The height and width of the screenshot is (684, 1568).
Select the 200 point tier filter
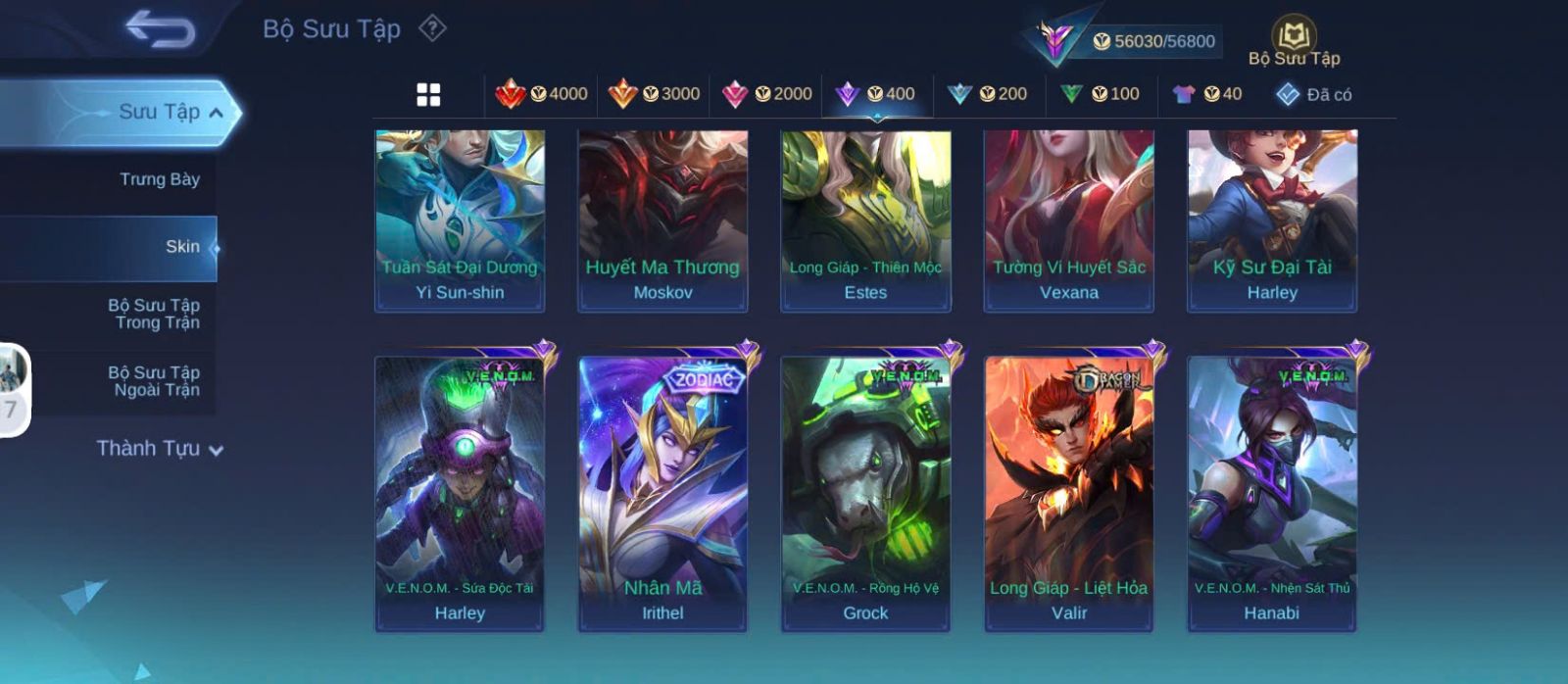[x=988, y=94]
